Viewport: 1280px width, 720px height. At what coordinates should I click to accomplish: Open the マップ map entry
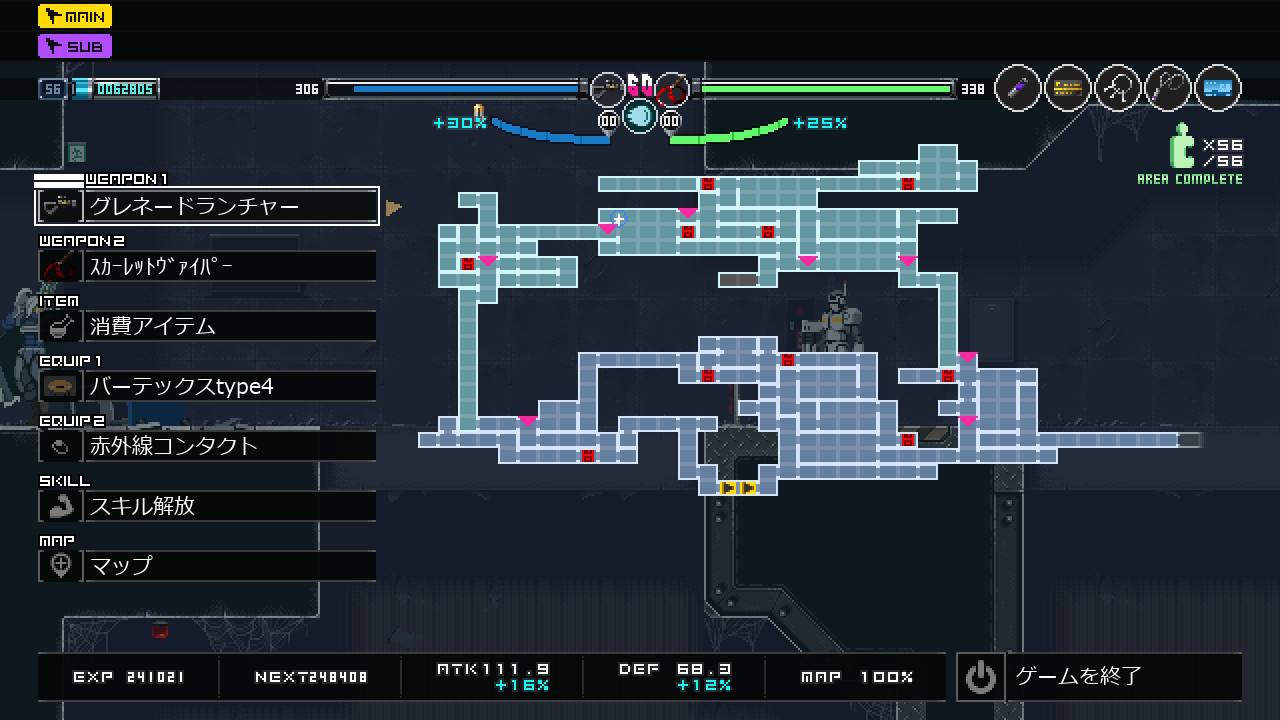[x=207, y=566]
